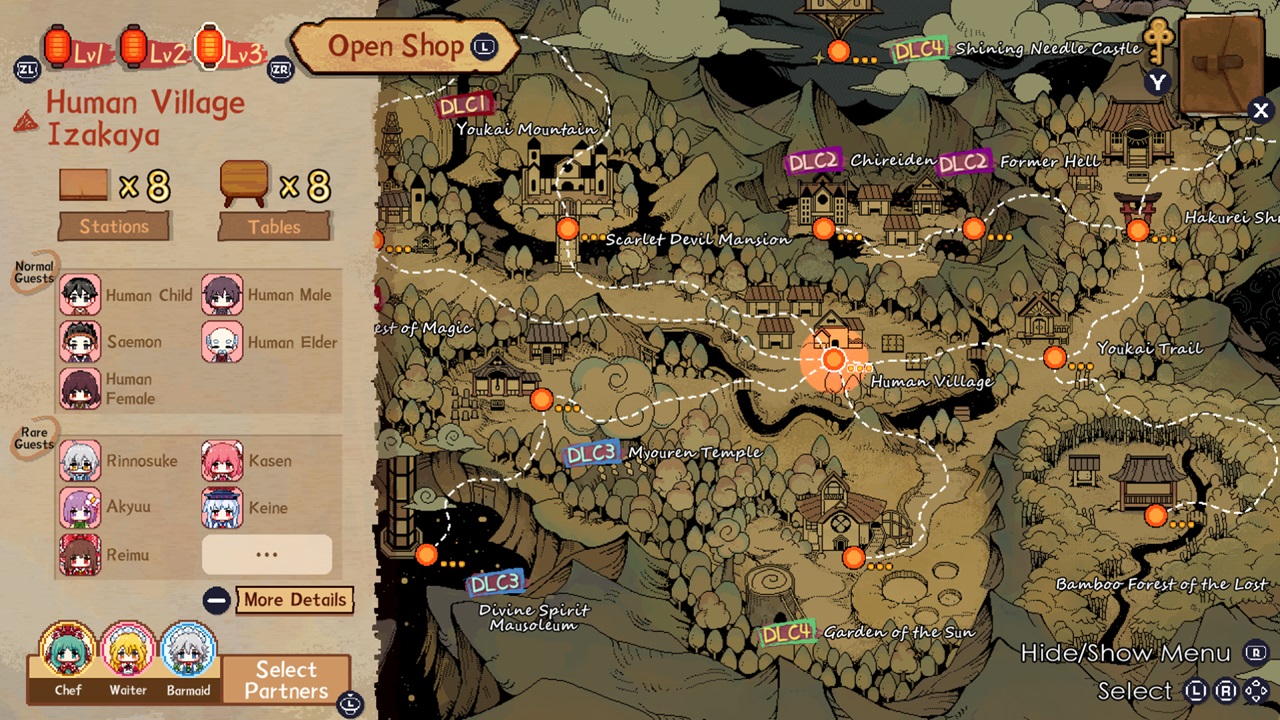The height and width of the screenshot is (720, 1280).
Task: Click the ZL shoulder button icon
Action: [x=27, y=70]
